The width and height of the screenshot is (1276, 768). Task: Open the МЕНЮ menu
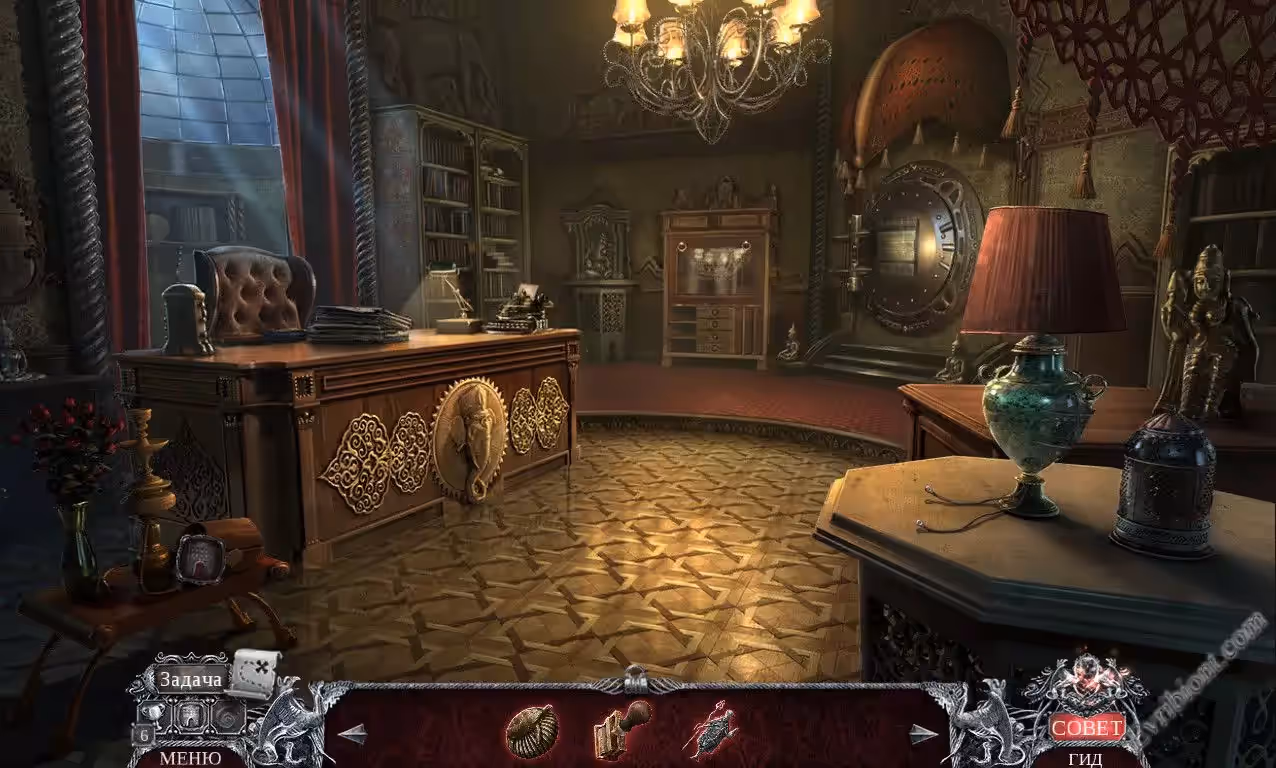coord(191,758)
